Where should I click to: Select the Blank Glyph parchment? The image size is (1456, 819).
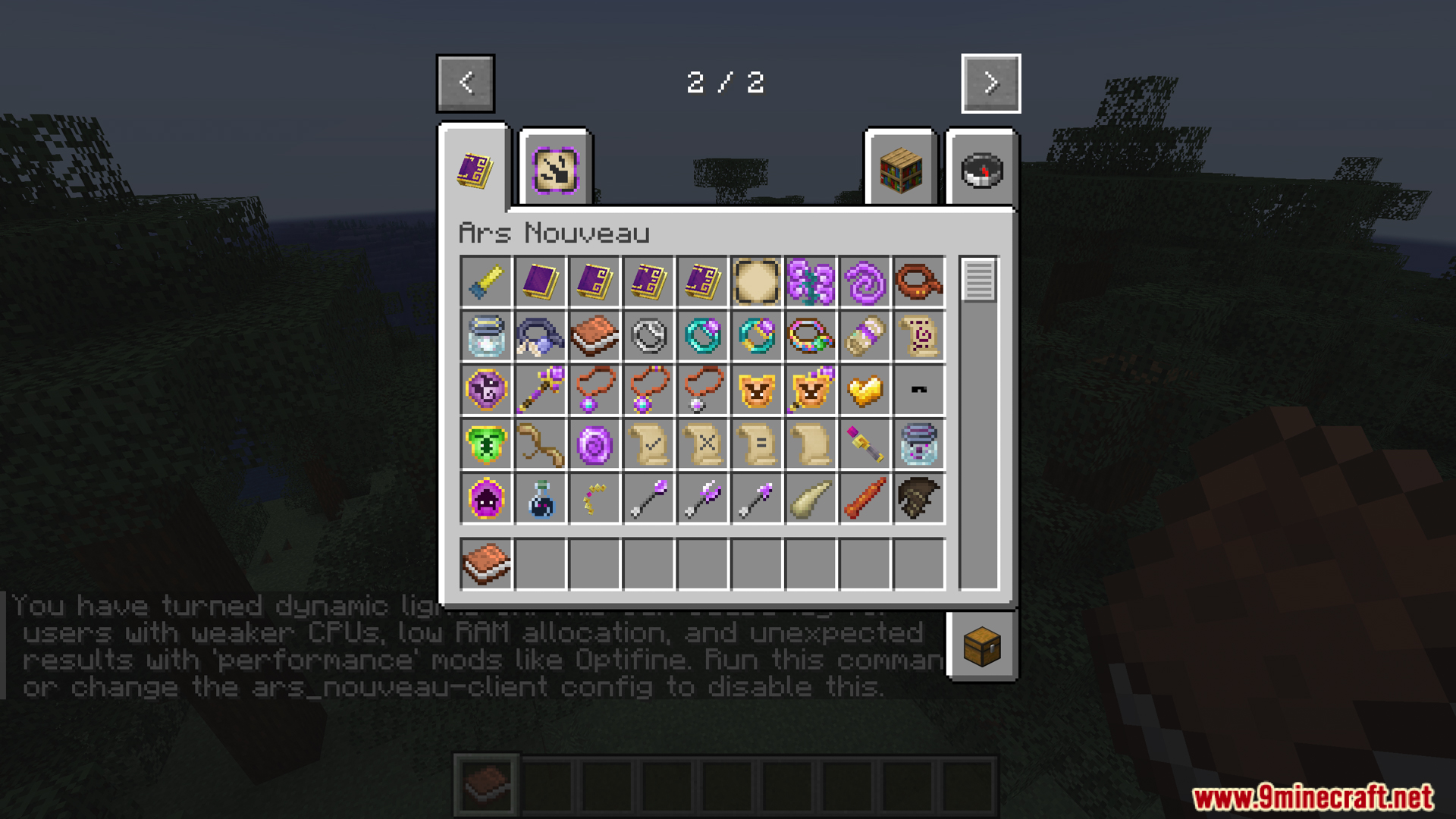point(757,282)
